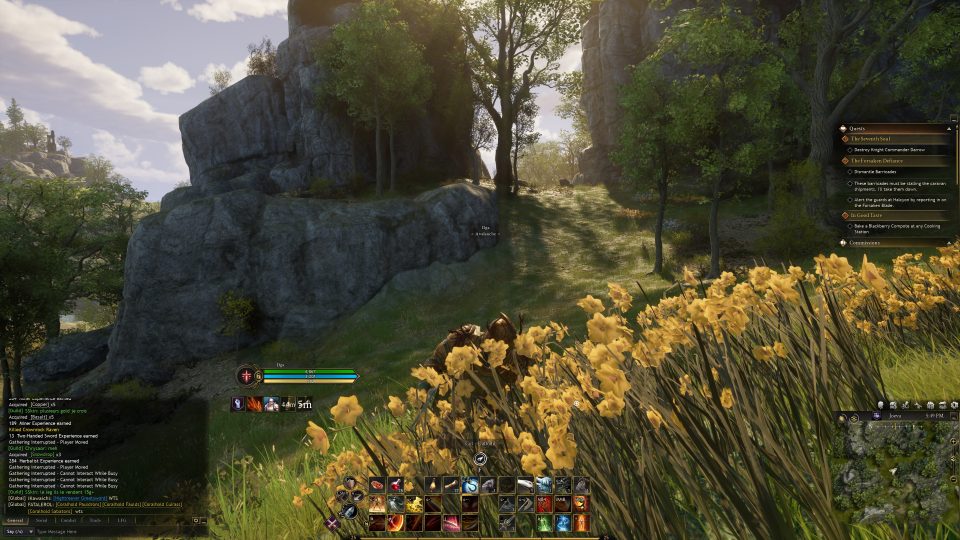Activate the green glowing ability icon
The image size is (960, 540).
(544, 522)
